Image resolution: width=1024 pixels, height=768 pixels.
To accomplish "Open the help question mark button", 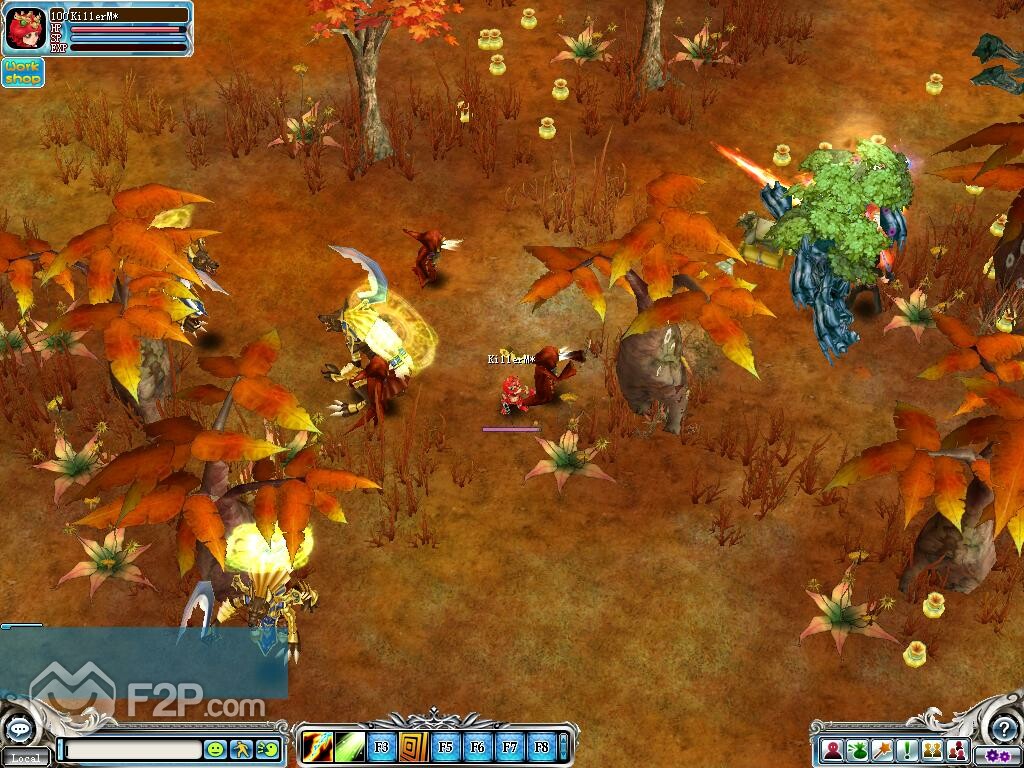I will (1003, 729).
